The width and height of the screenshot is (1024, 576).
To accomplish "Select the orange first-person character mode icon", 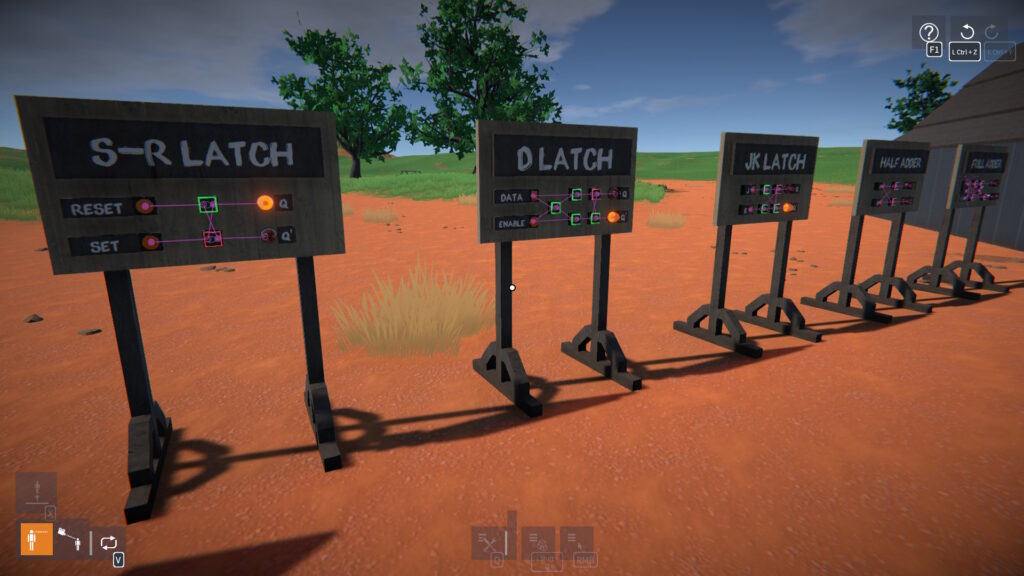I will [x=37, y=540].
